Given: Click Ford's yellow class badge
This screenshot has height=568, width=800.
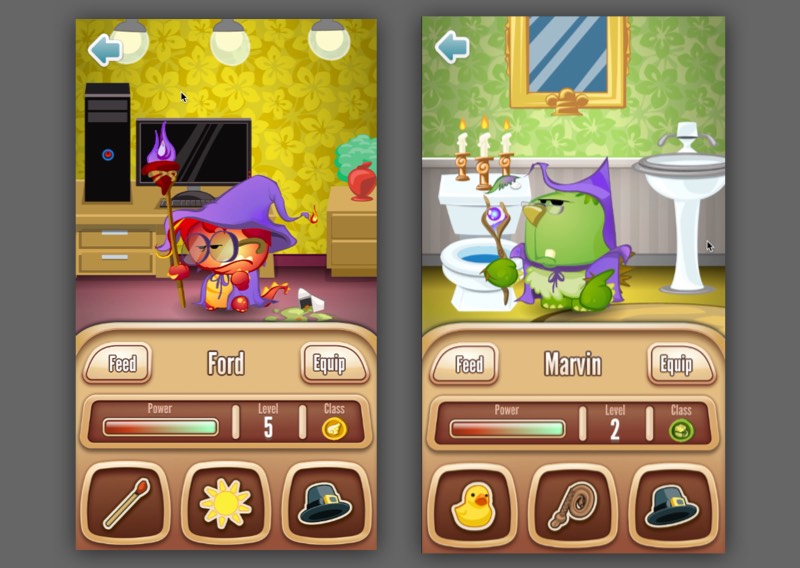Looking at the screenshot, I should click(334, 429).
